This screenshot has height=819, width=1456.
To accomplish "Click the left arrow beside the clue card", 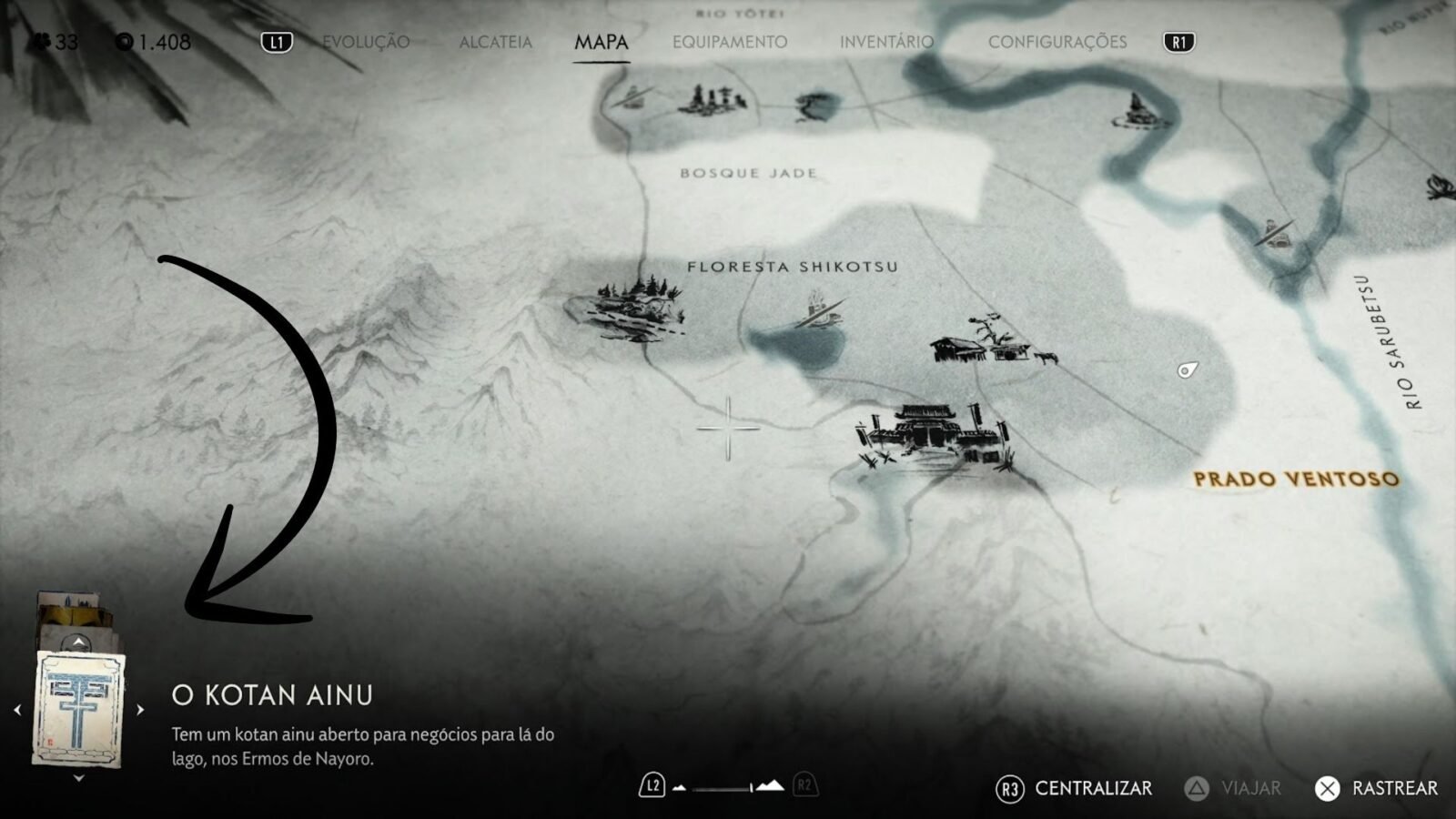I will coord(17,710).
